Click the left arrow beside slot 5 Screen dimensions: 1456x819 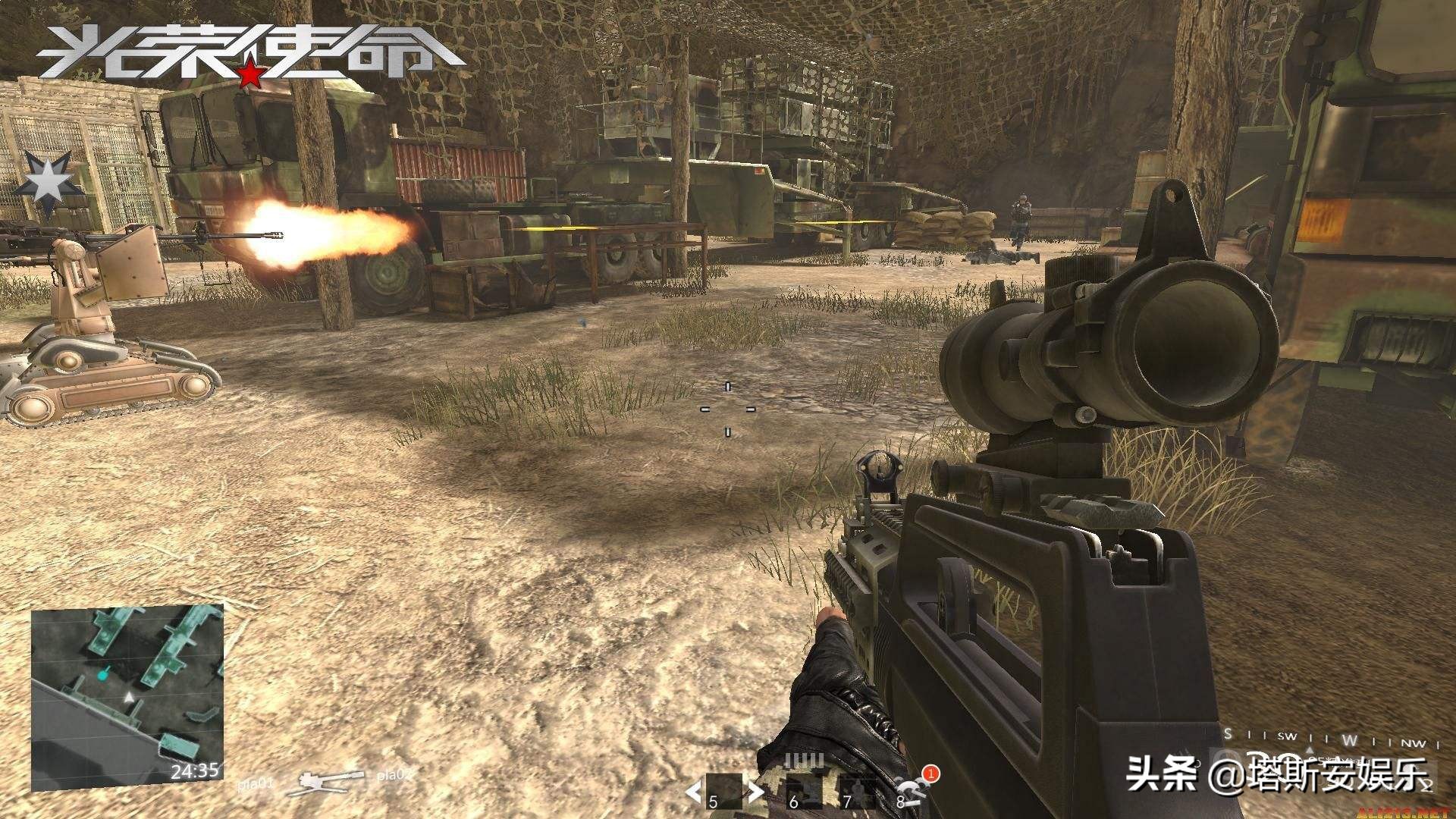693,792
